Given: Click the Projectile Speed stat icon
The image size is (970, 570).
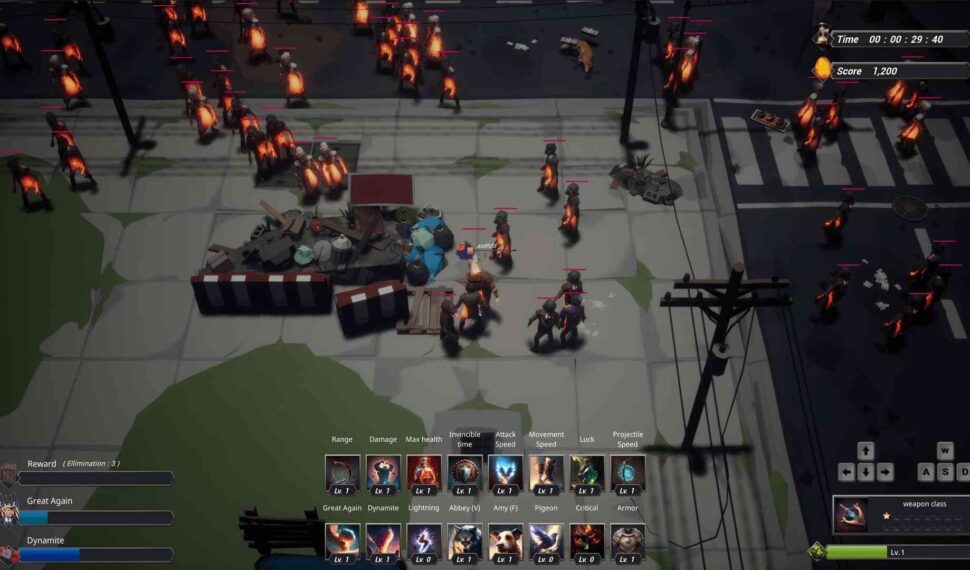Looking at the screenshot, I should 628,472.
